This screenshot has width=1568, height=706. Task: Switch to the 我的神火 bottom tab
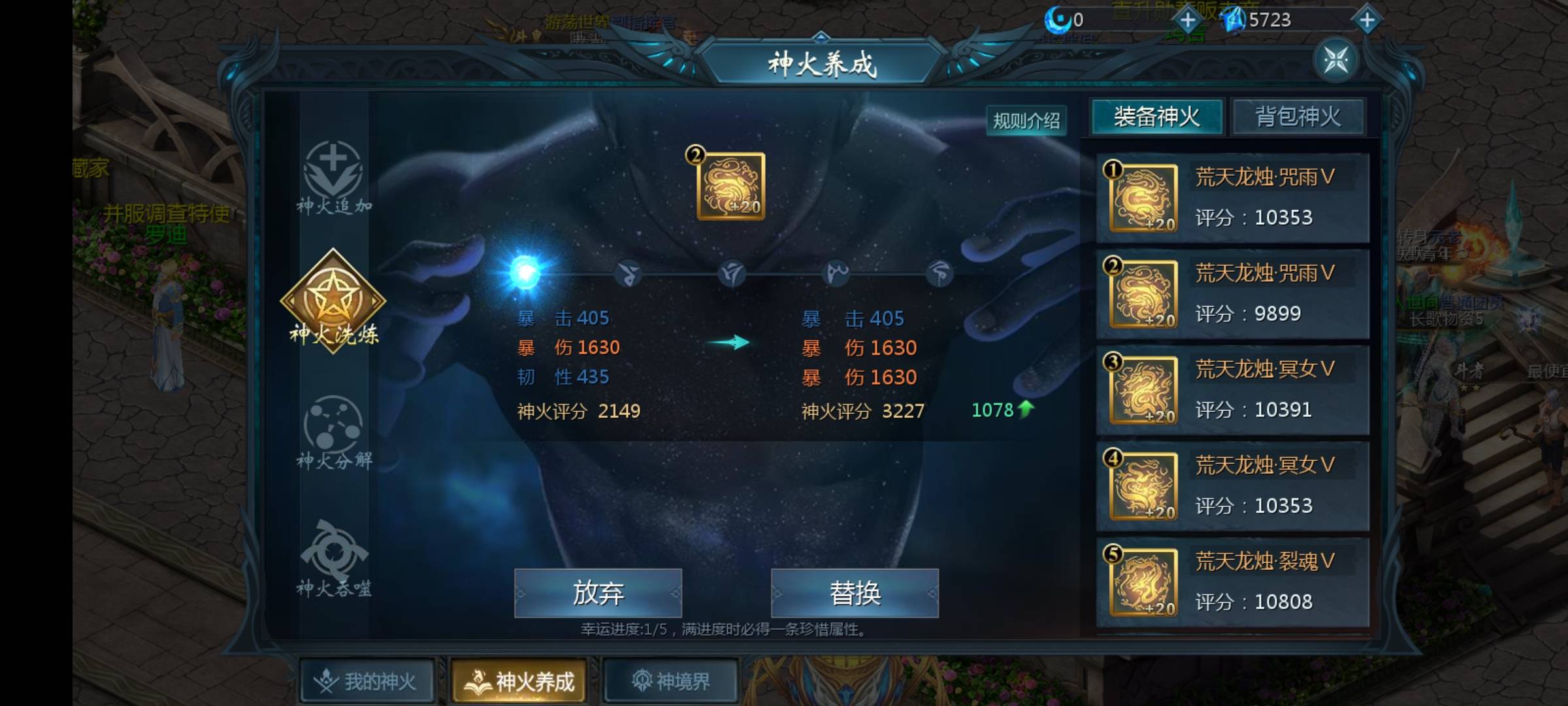coord(366,680)
